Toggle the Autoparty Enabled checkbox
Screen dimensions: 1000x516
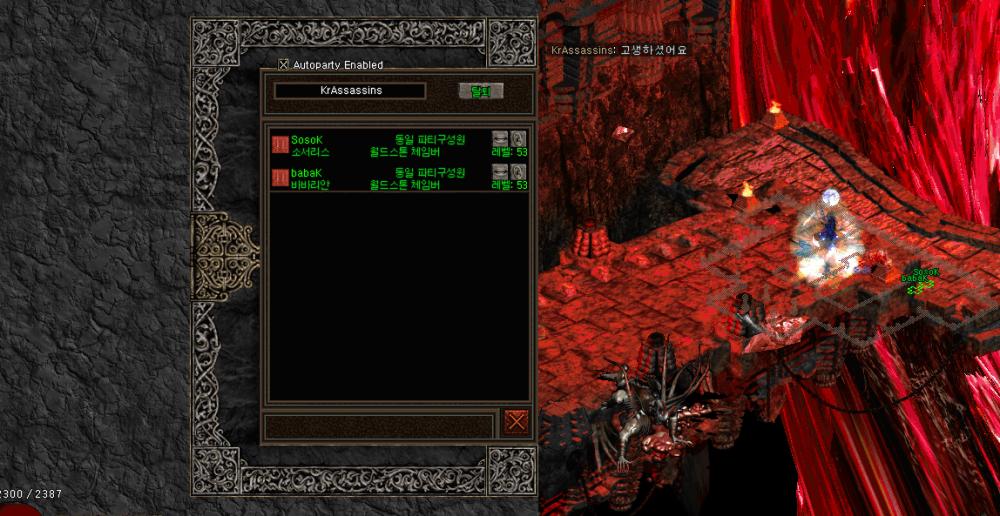pyautogui.click(x=284, y=65)
